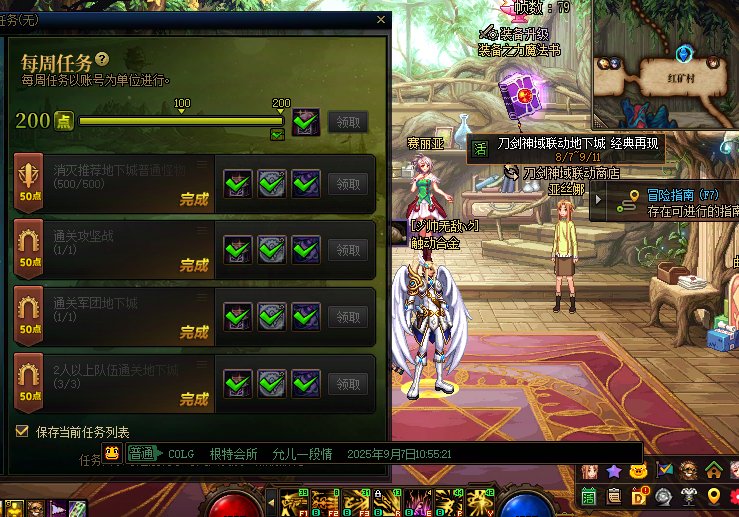
Task: Open the weekly quest help question mark
Action: [101, 61]
